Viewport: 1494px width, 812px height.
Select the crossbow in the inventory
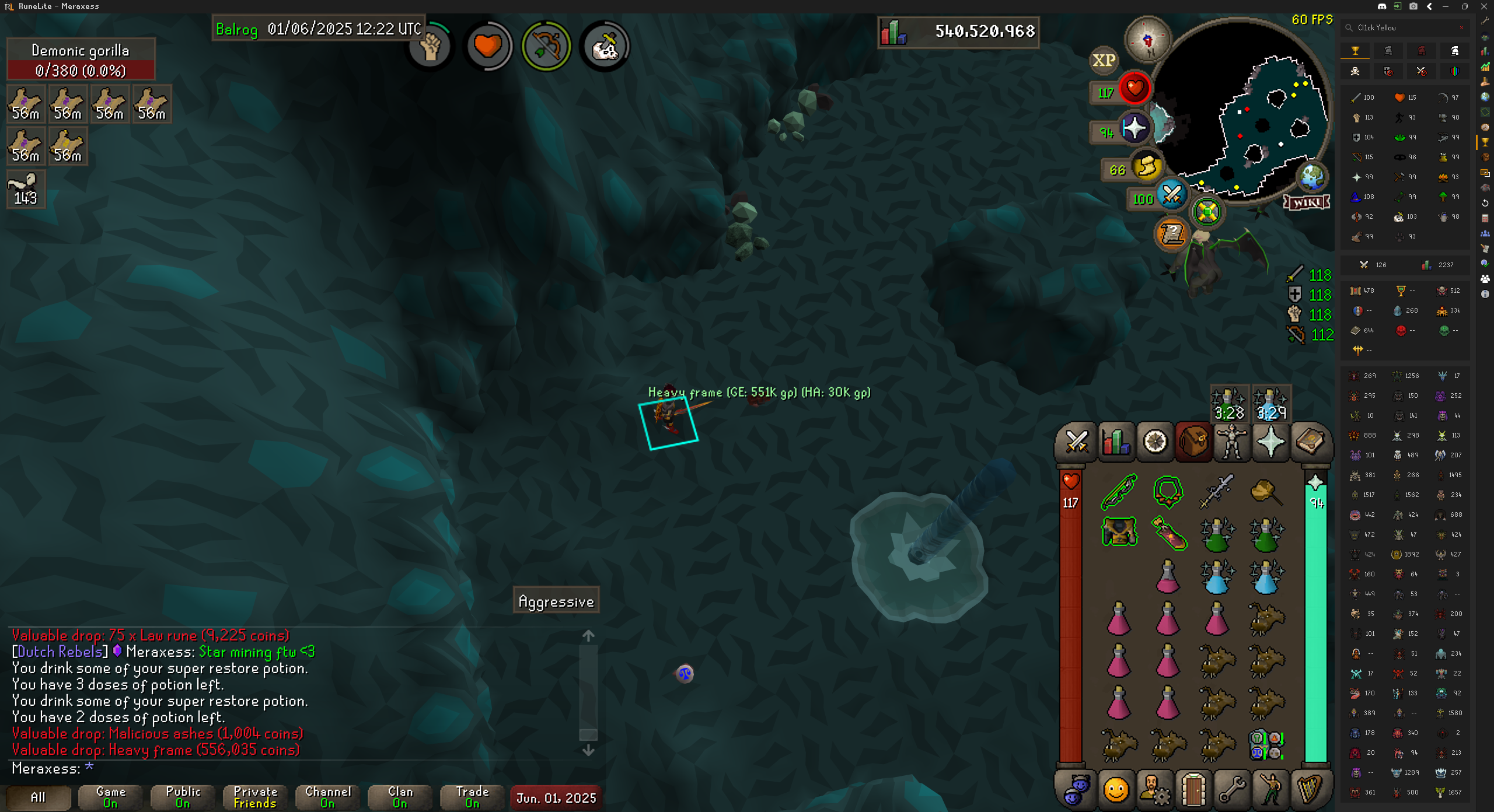1119,491
